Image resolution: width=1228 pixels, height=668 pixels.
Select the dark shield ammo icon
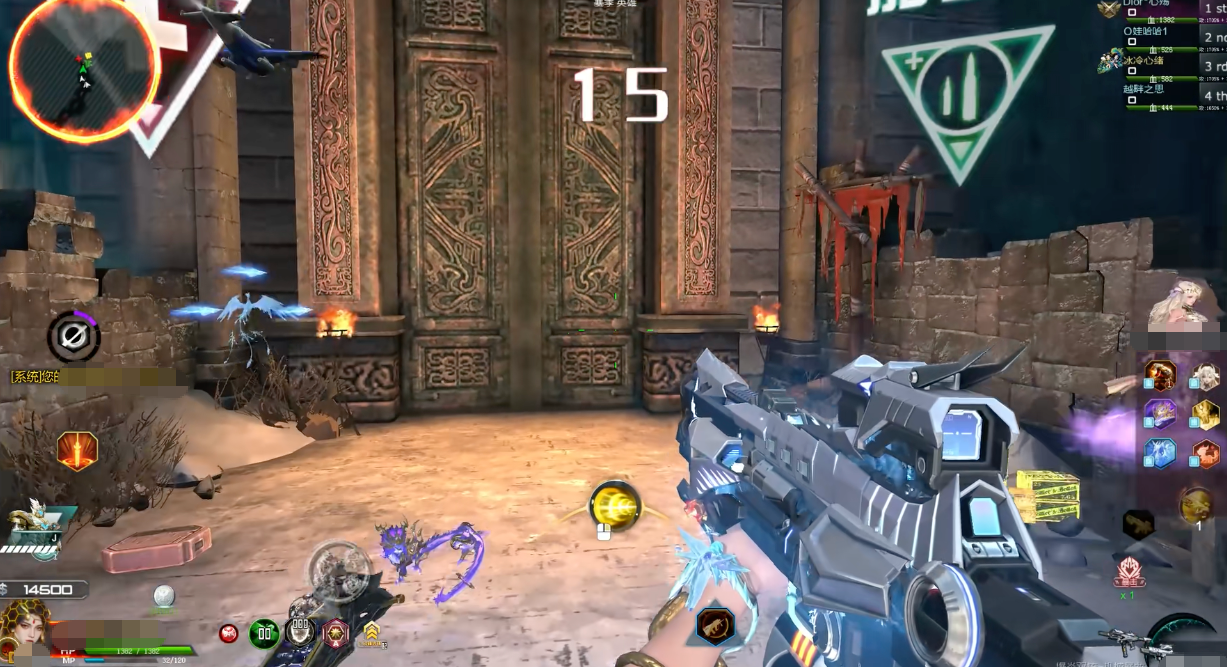coord(300,632)
